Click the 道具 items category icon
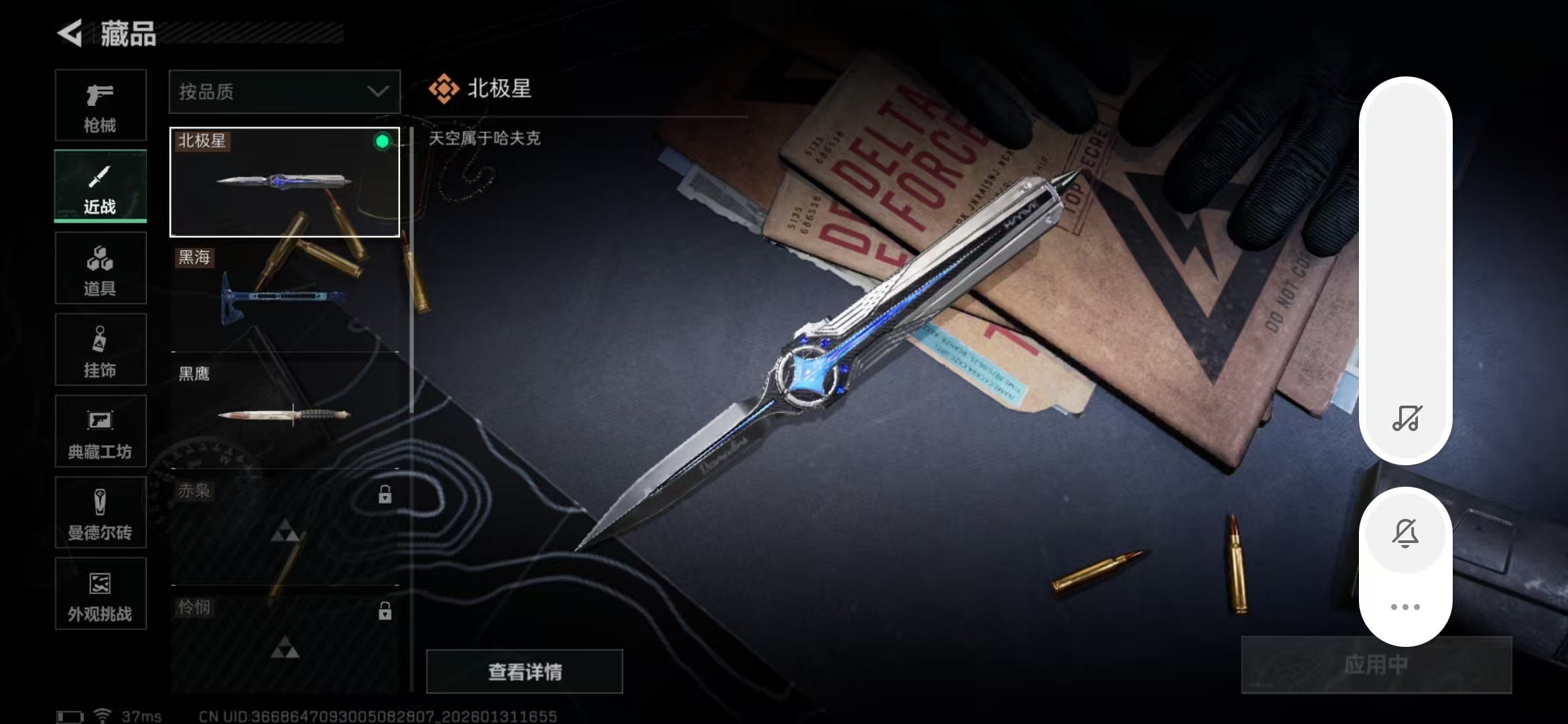The height and width of the screenshot is (724, 1568). [101, 268]
